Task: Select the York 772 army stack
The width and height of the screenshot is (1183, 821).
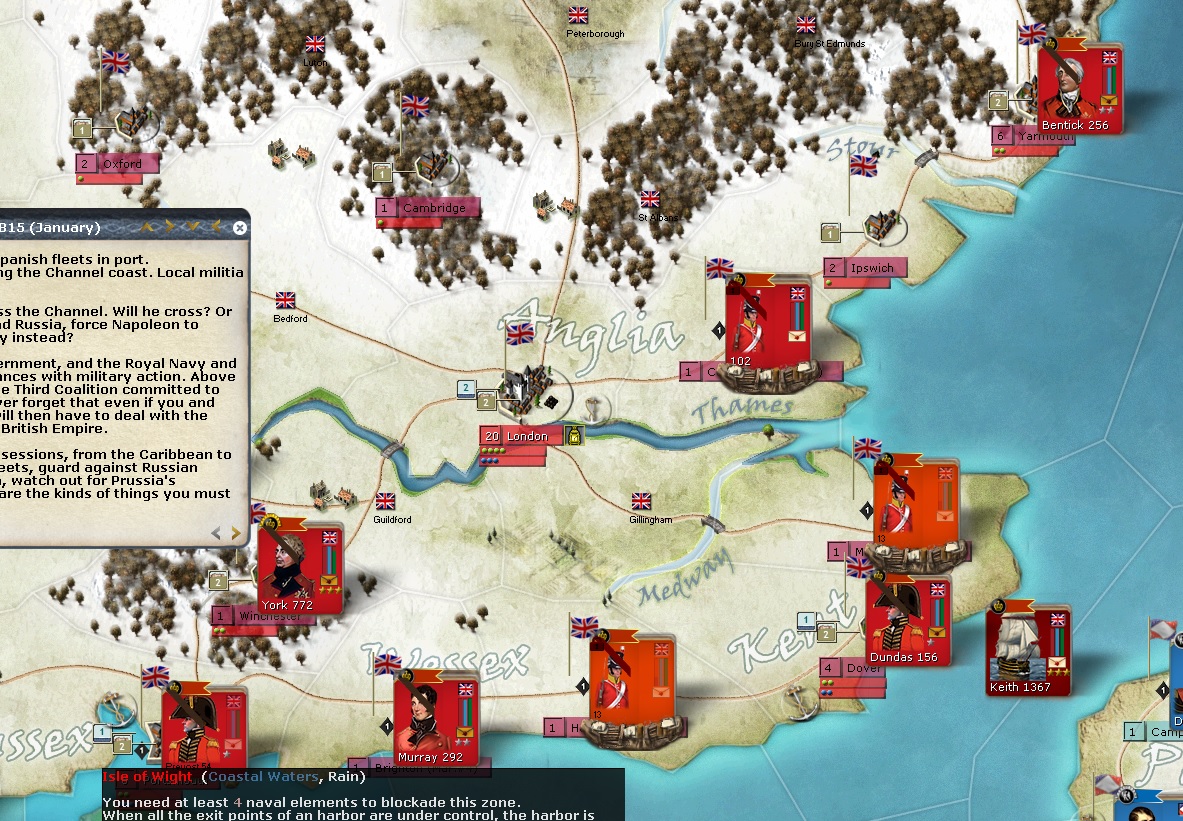Action: [299, 568]
